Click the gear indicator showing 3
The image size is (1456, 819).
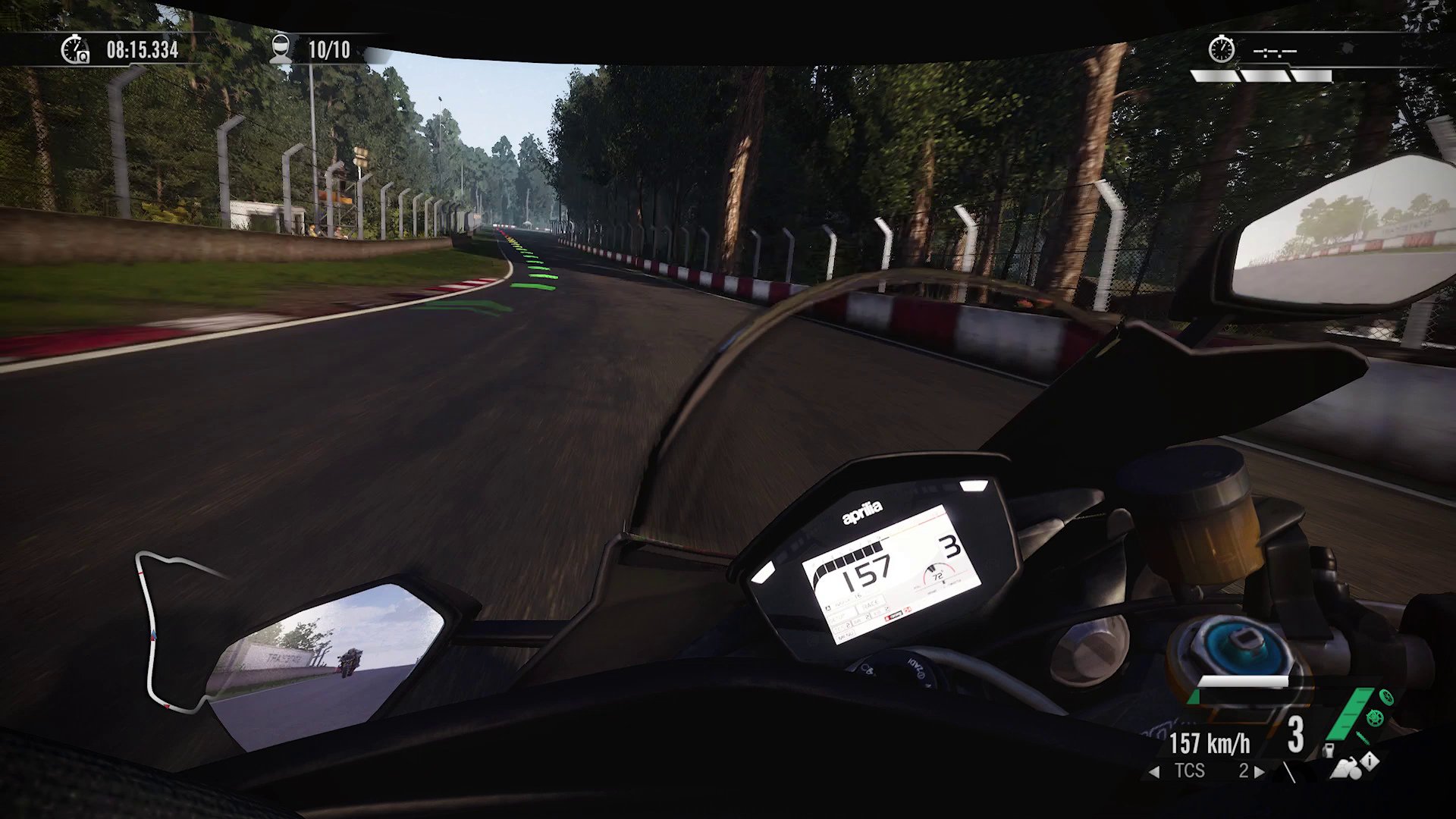[x=1295, y=735]
